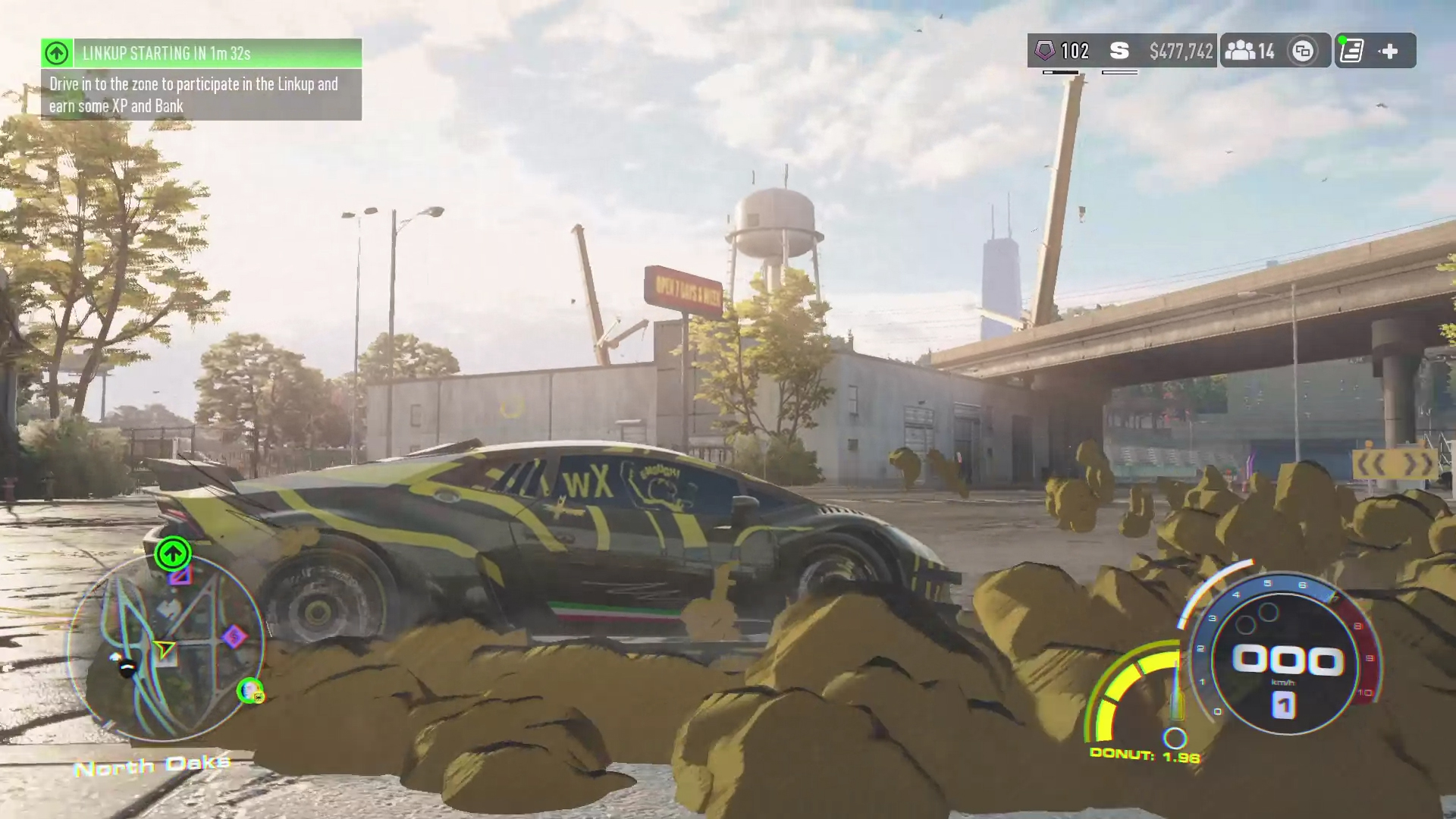Click the S tier class indicator
Screen dimensions: 1456x819
pos(1119,51)
